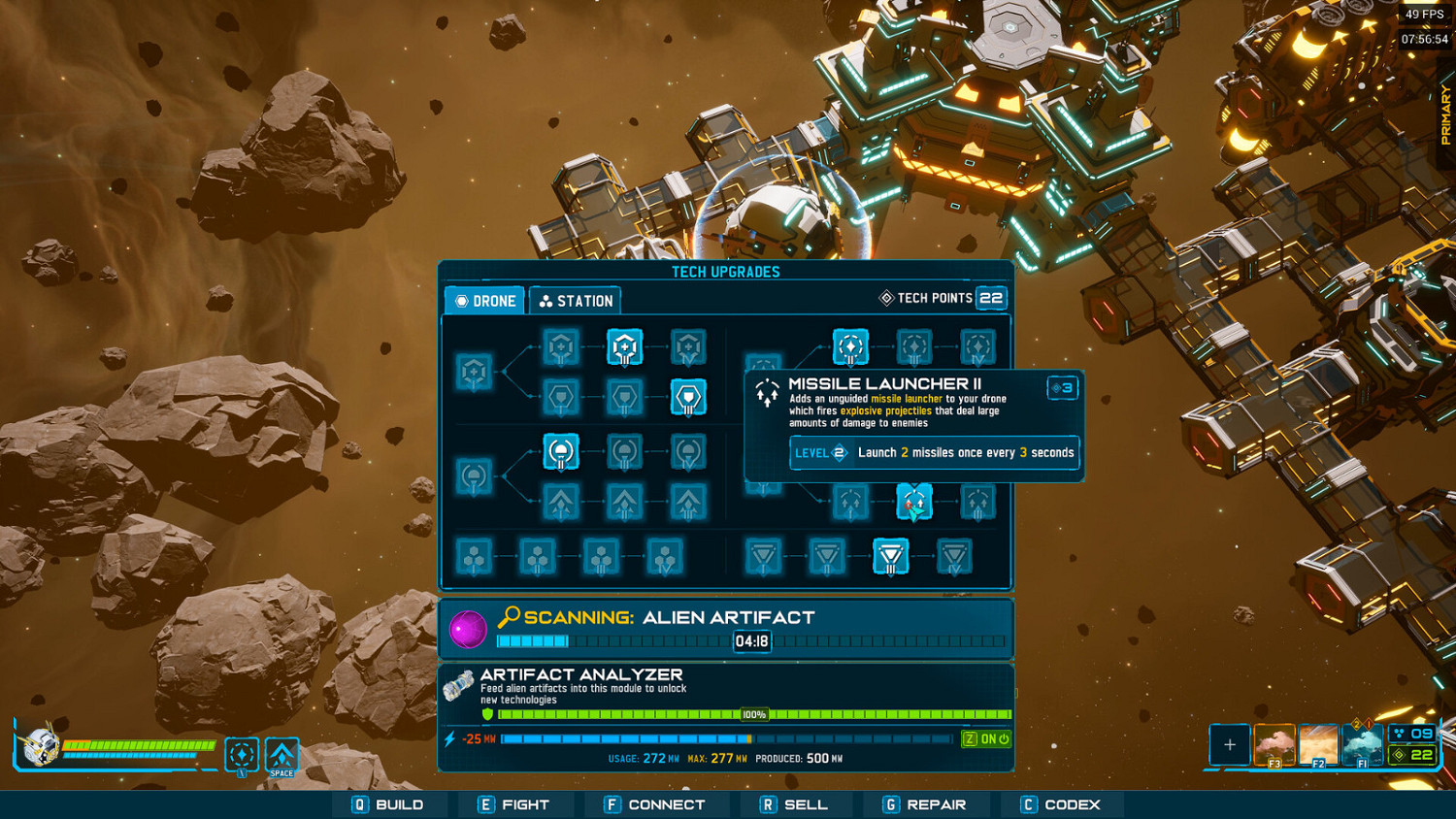
Task: Click the highlighted white shield upgrade node
Action: 689,397
